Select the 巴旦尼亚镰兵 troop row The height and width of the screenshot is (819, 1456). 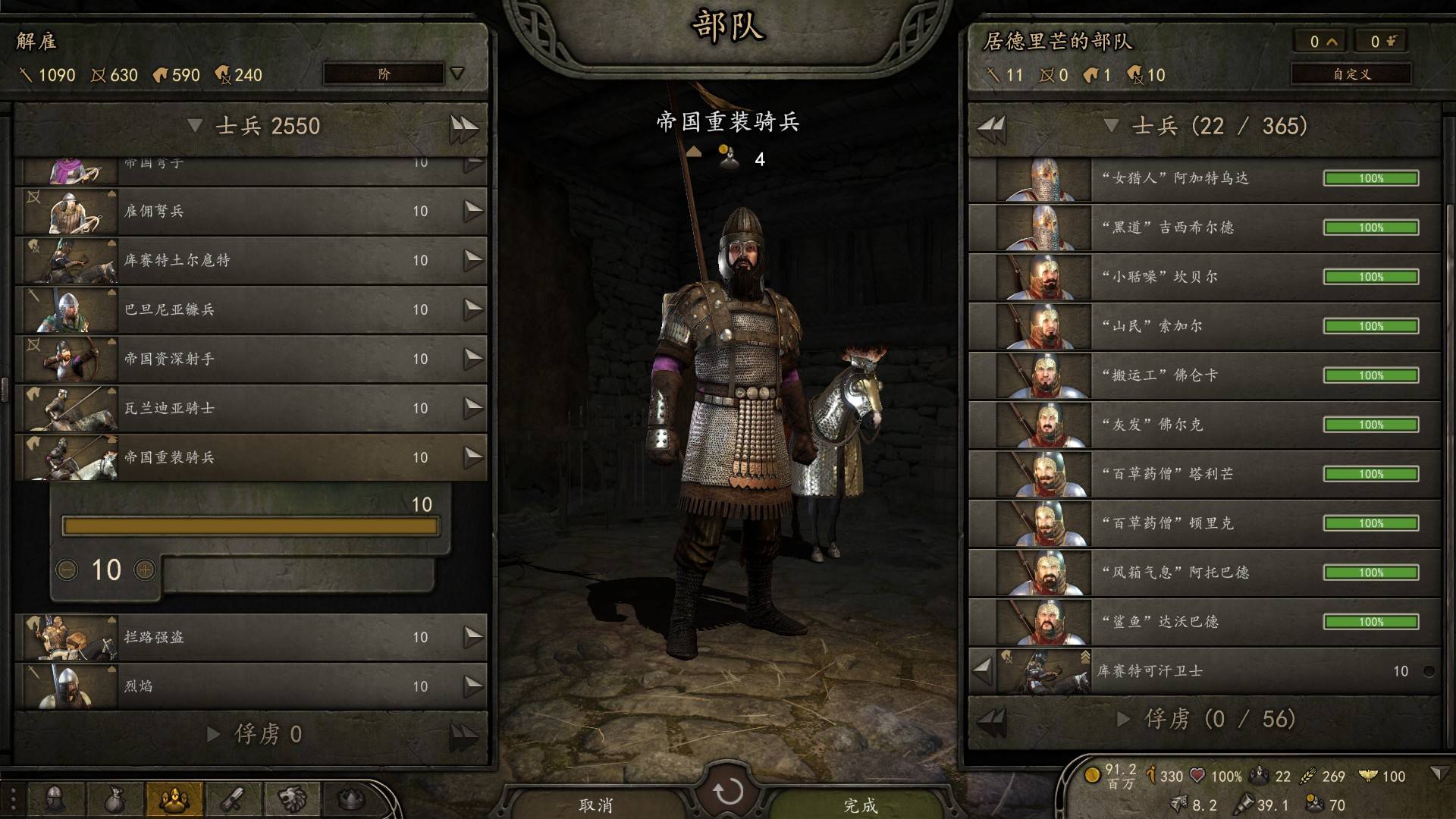(250, 309)
